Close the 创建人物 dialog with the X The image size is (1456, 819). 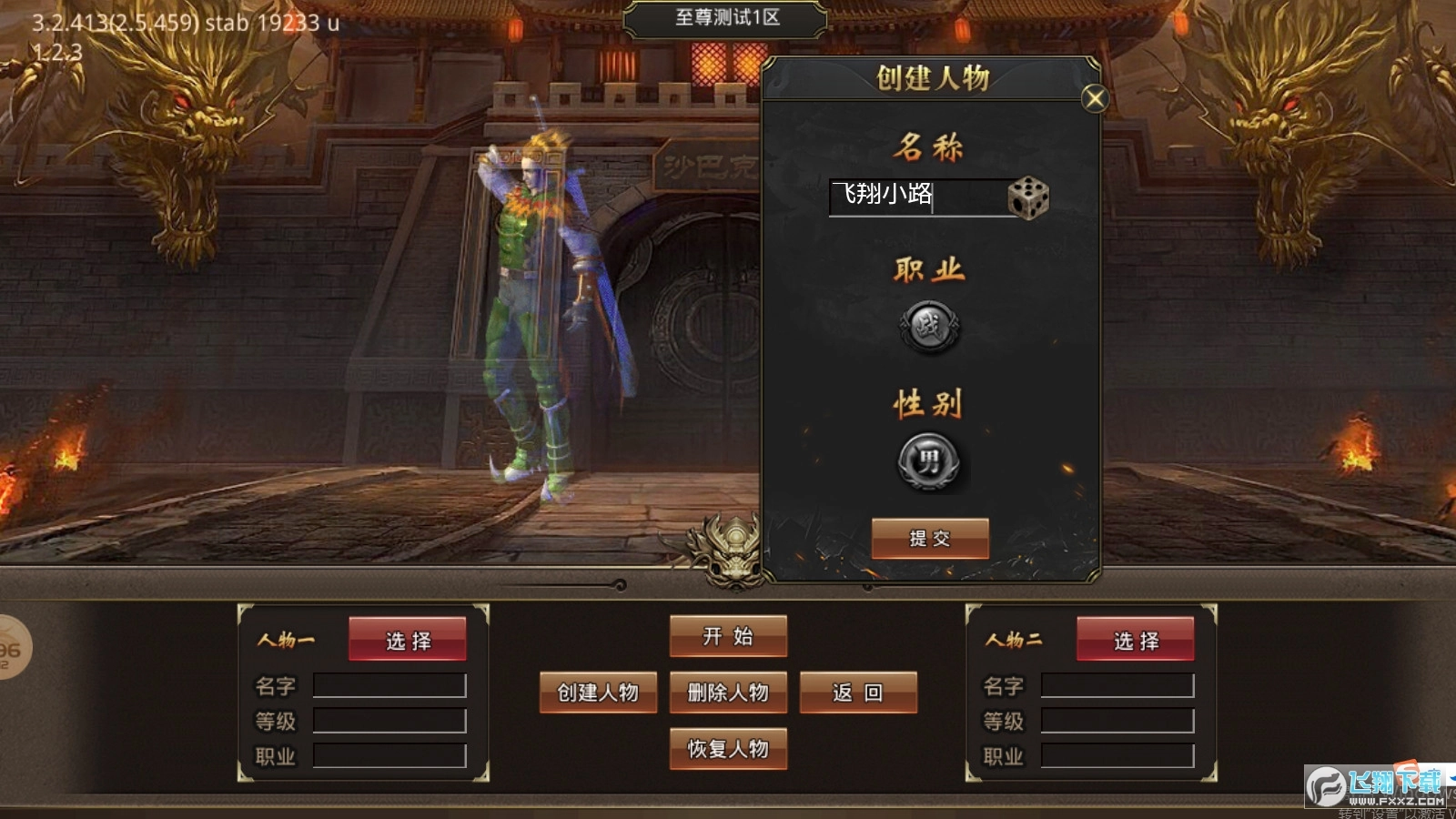[1093, 98]
